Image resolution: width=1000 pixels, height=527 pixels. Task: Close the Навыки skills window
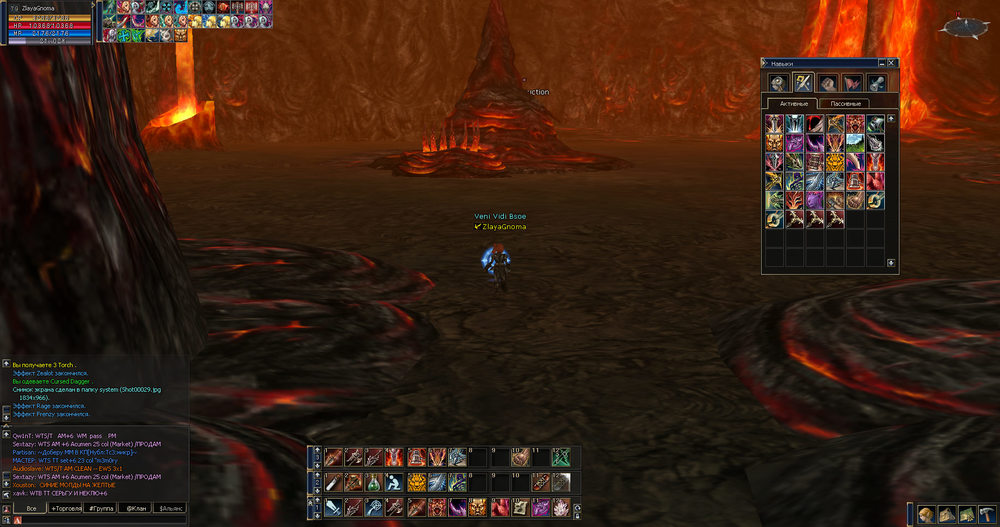pos(893,63)
